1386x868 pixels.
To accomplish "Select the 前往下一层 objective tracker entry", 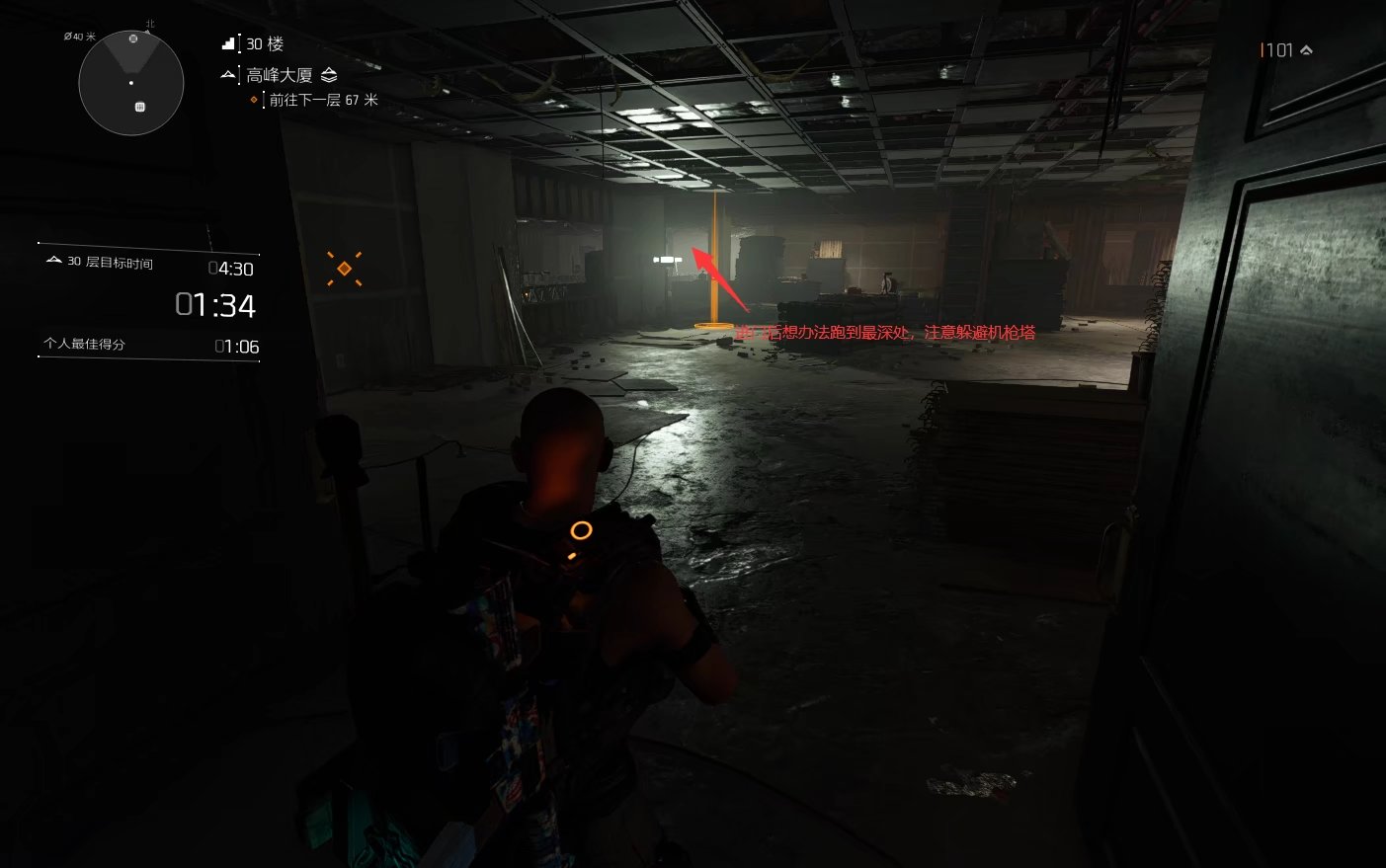I will point(323,100).
